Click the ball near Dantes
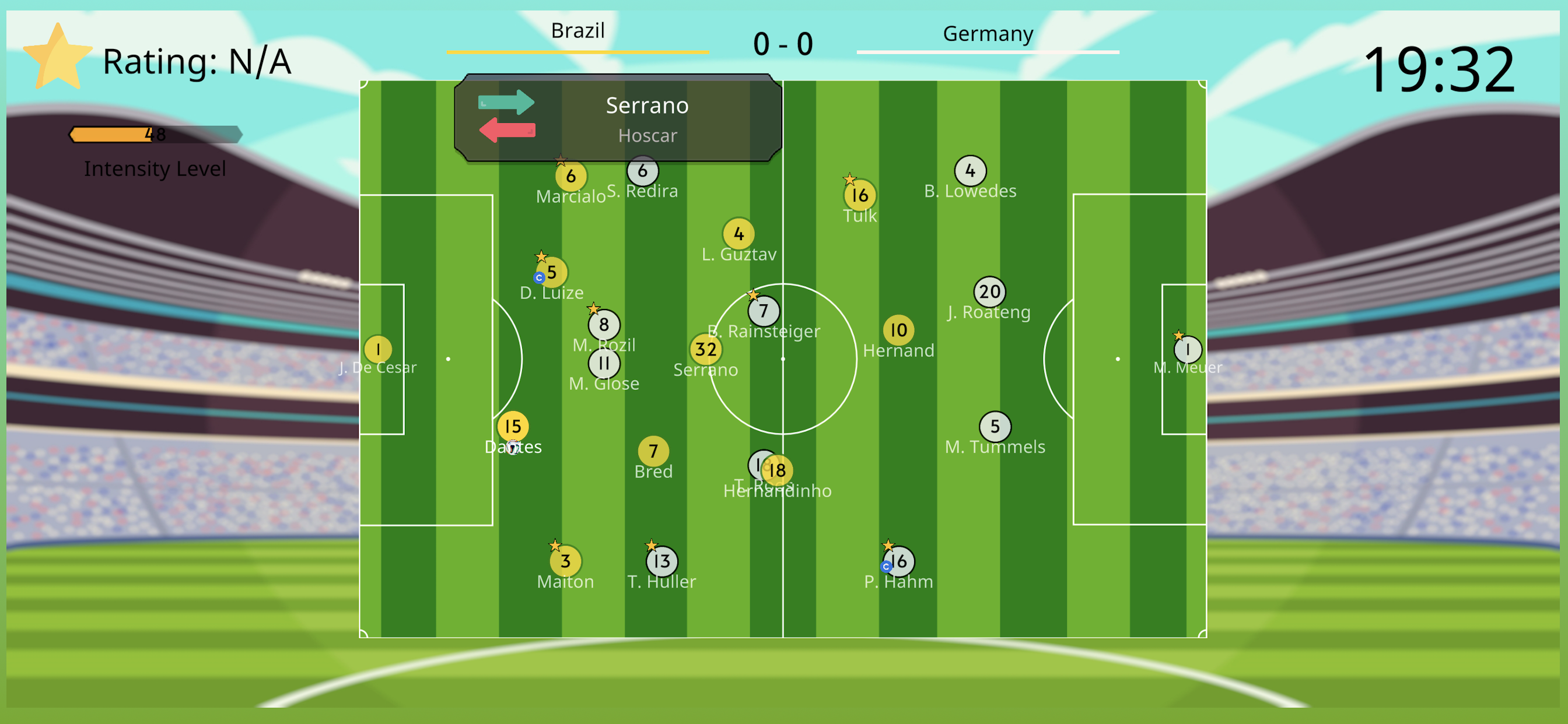Viewport: 1568px width, 724px height. 513,448
